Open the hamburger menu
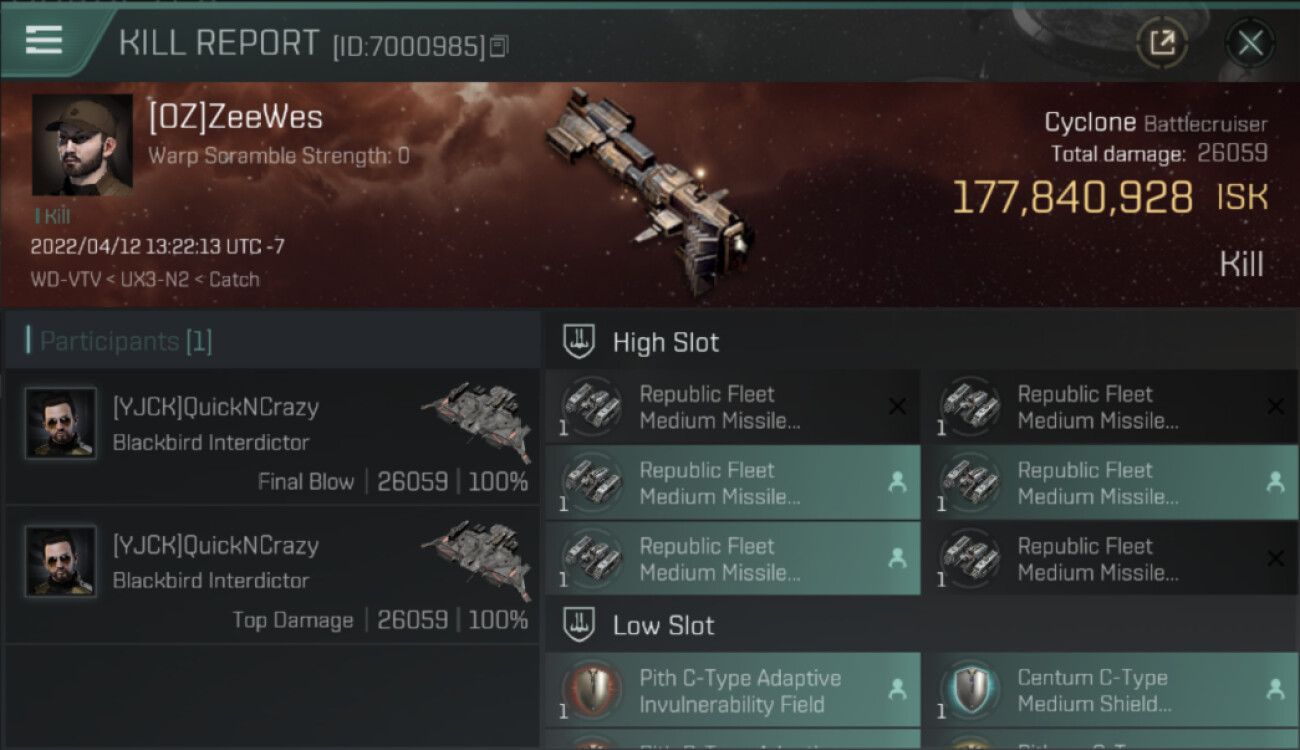The image size is (1300, 750). tap(44, 40)
